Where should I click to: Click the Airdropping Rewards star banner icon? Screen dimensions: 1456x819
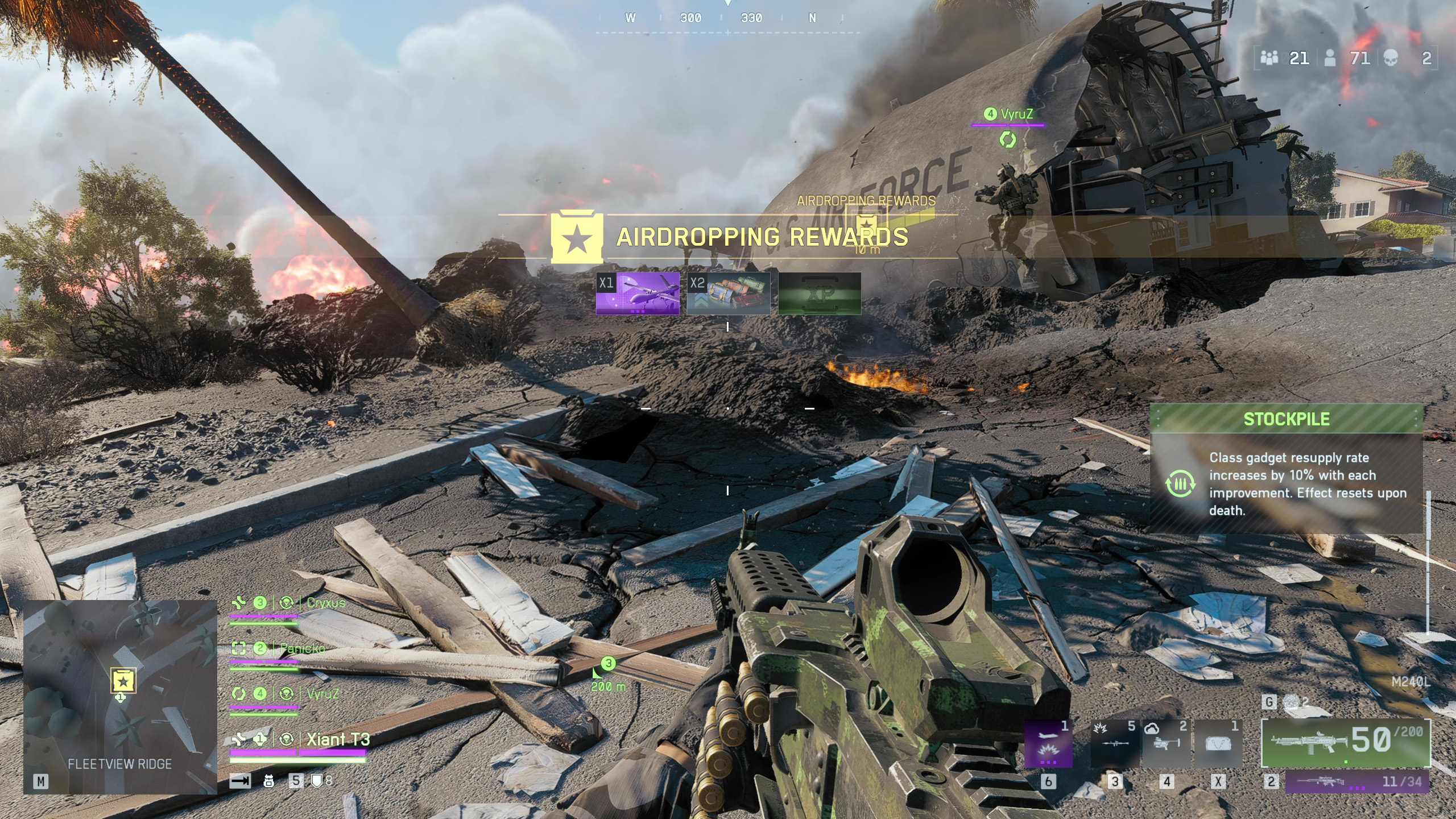click(x=577, y=238)
